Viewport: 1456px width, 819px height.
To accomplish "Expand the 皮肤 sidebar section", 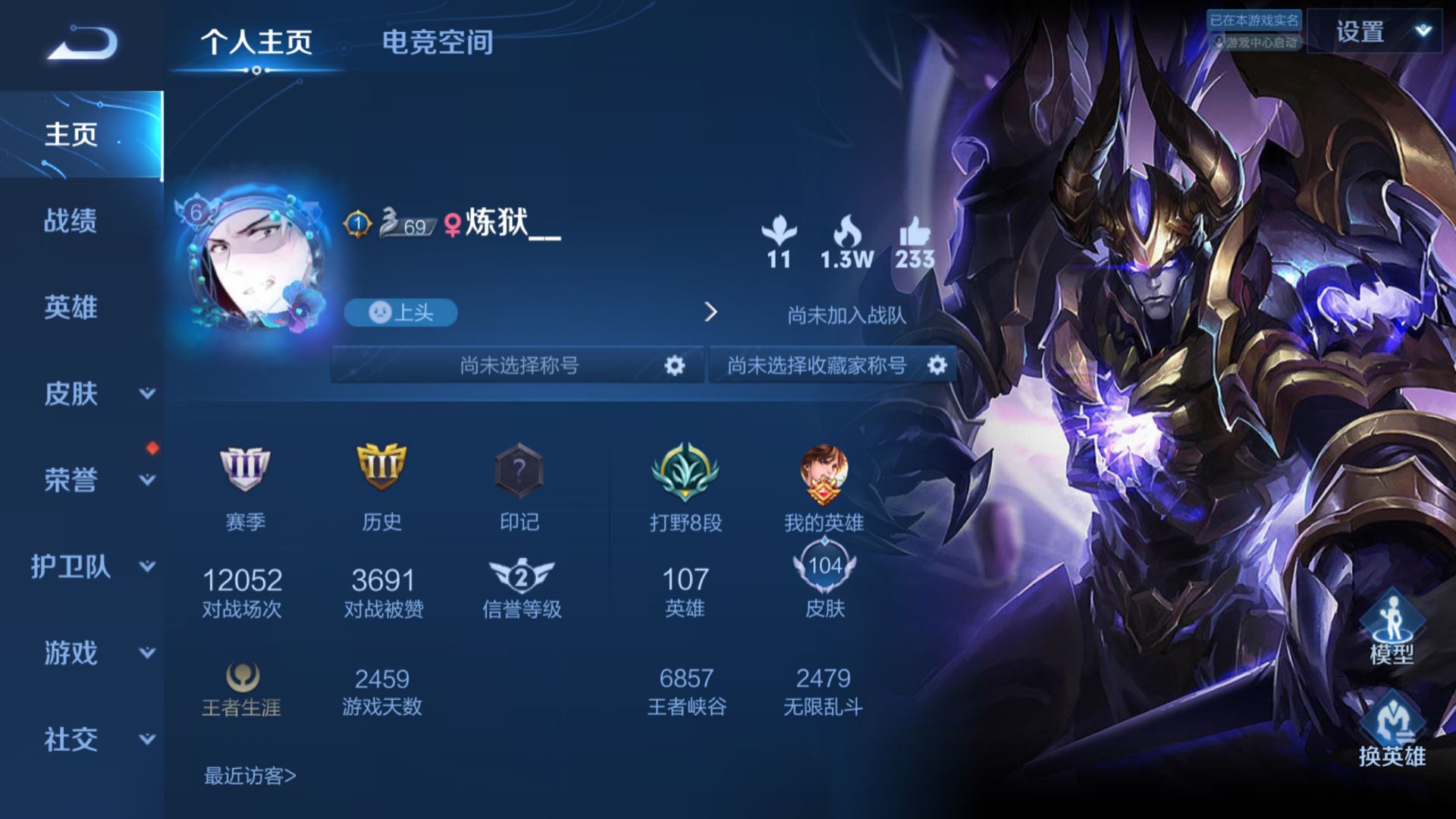I will 147,394.
